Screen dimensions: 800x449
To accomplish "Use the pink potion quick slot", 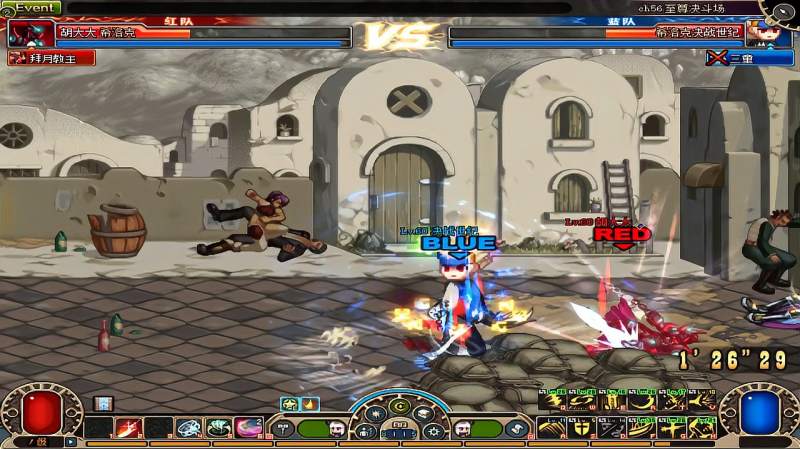I will point(249,429).
